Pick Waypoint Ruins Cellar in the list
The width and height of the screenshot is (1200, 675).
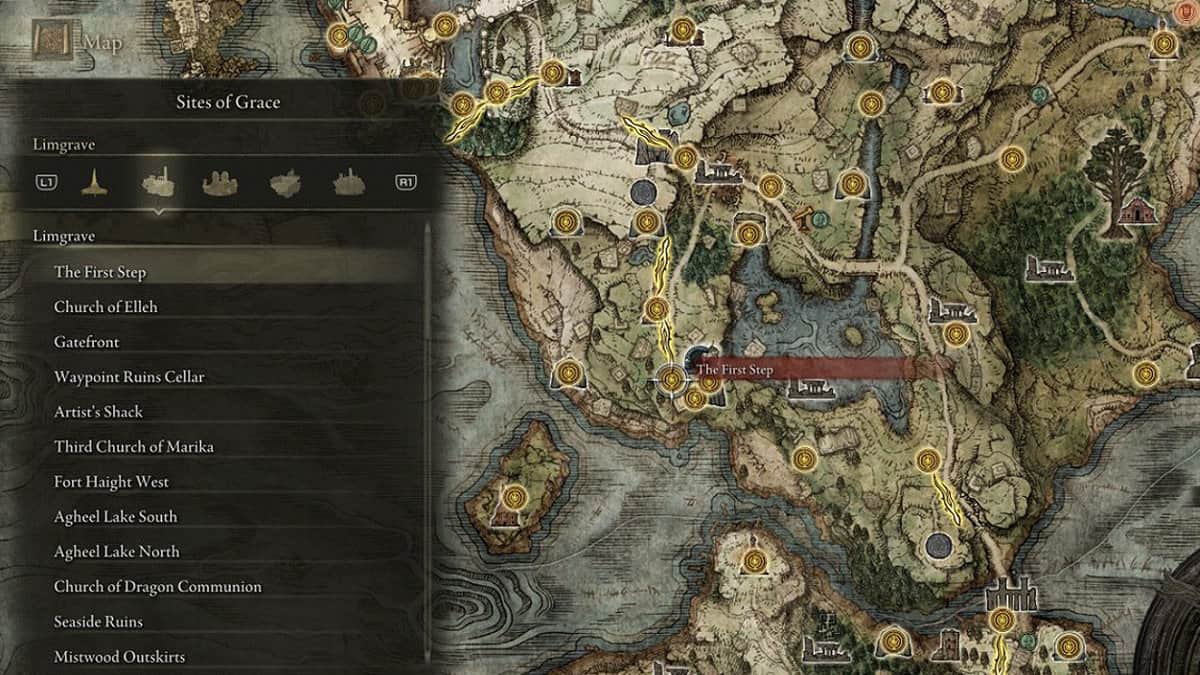(x=129, y=377)
